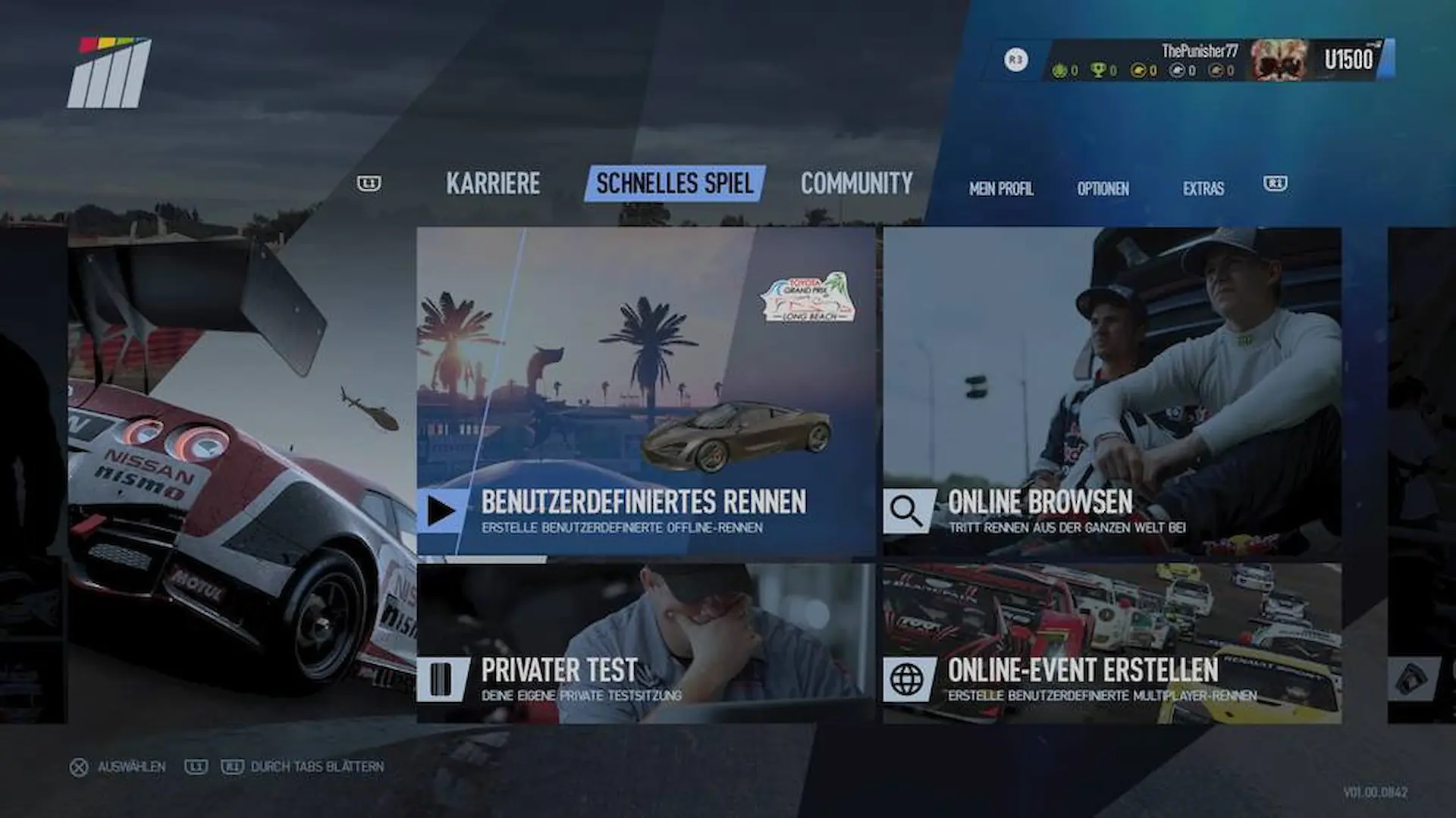Start a Benutzerdefiniertes Rennen
This screenshot has height=818, width=1456.
point(645,392)
